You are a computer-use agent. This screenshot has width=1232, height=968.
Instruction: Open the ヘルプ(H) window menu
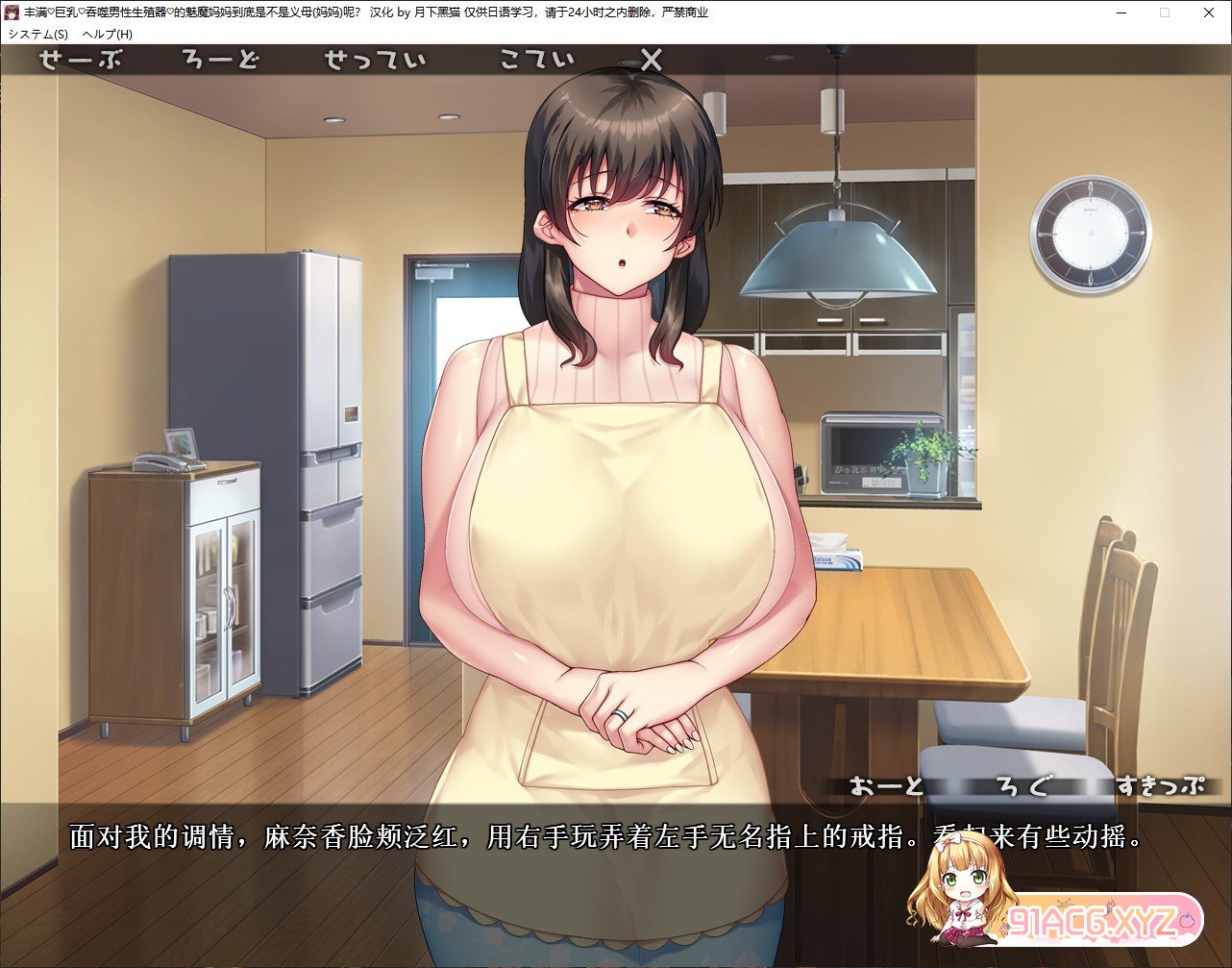pos(108,34)
